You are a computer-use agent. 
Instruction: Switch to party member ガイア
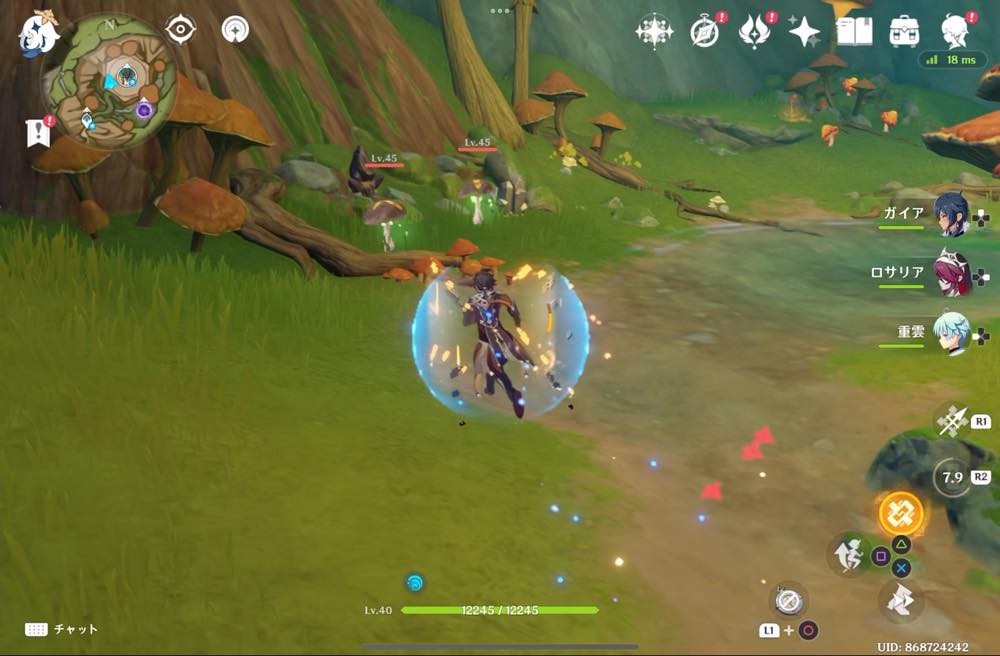pos(951,216)
